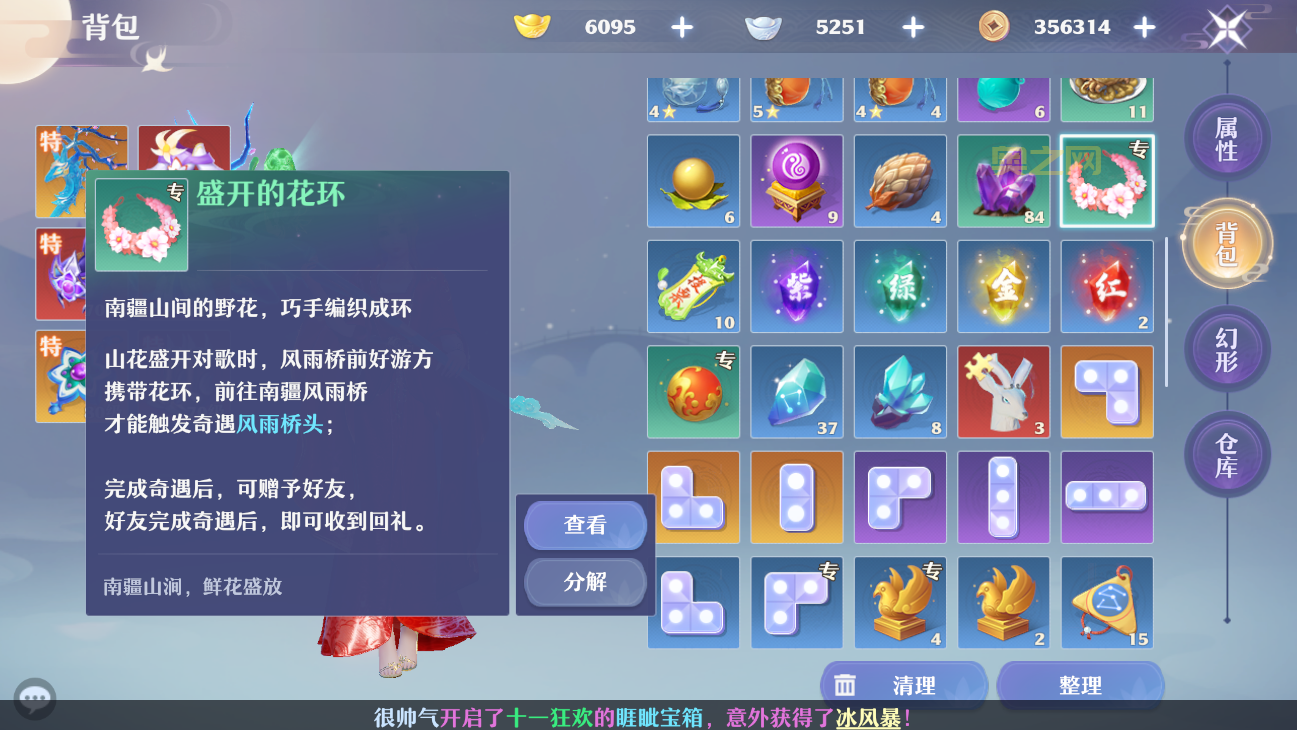The image size is (1297, 730).
Task: Click the golden orb item with count 6
Action: (693, 181)
